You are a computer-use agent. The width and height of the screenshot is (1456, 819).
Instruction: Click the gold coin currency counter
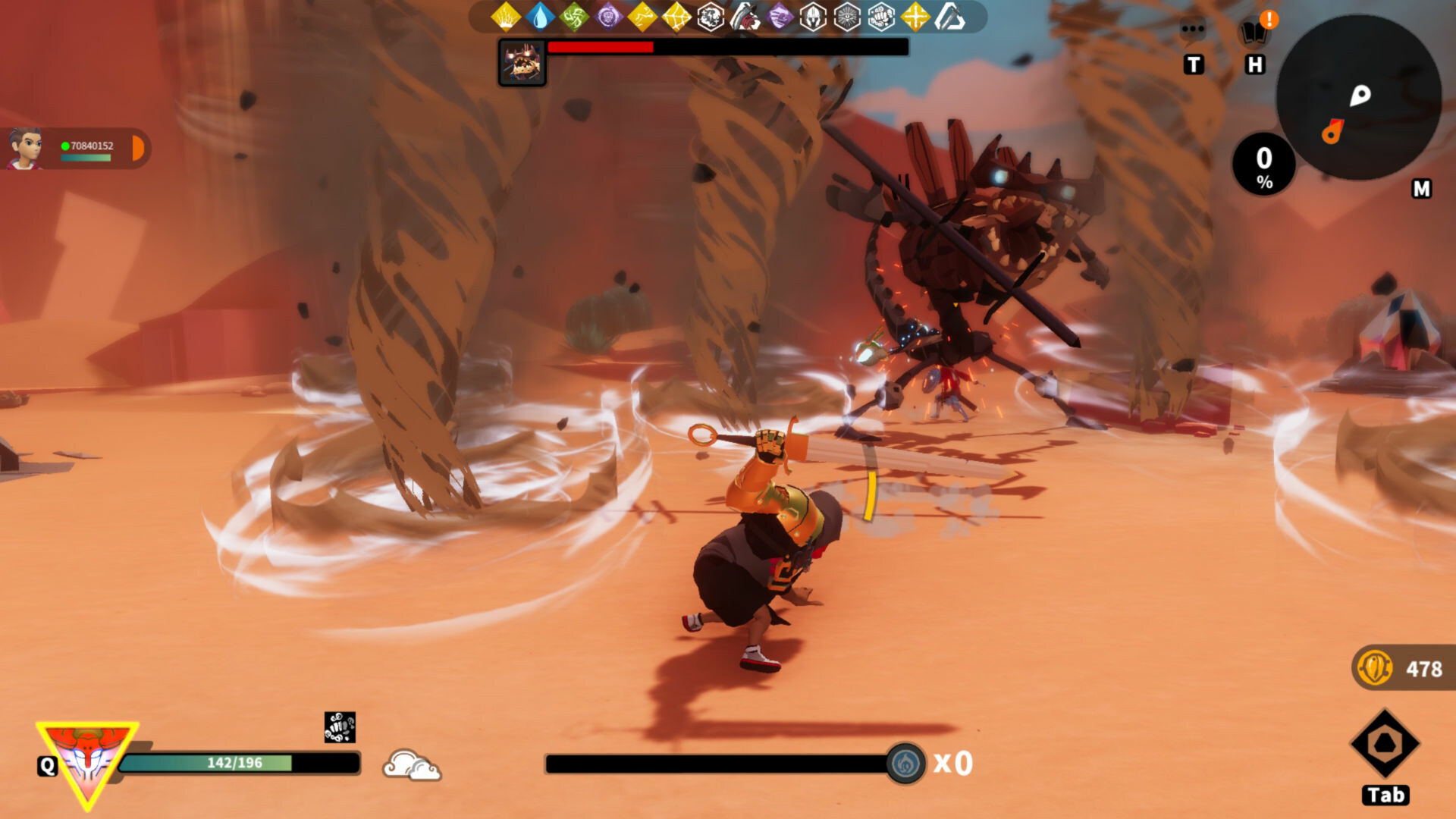pos(1401,669)
